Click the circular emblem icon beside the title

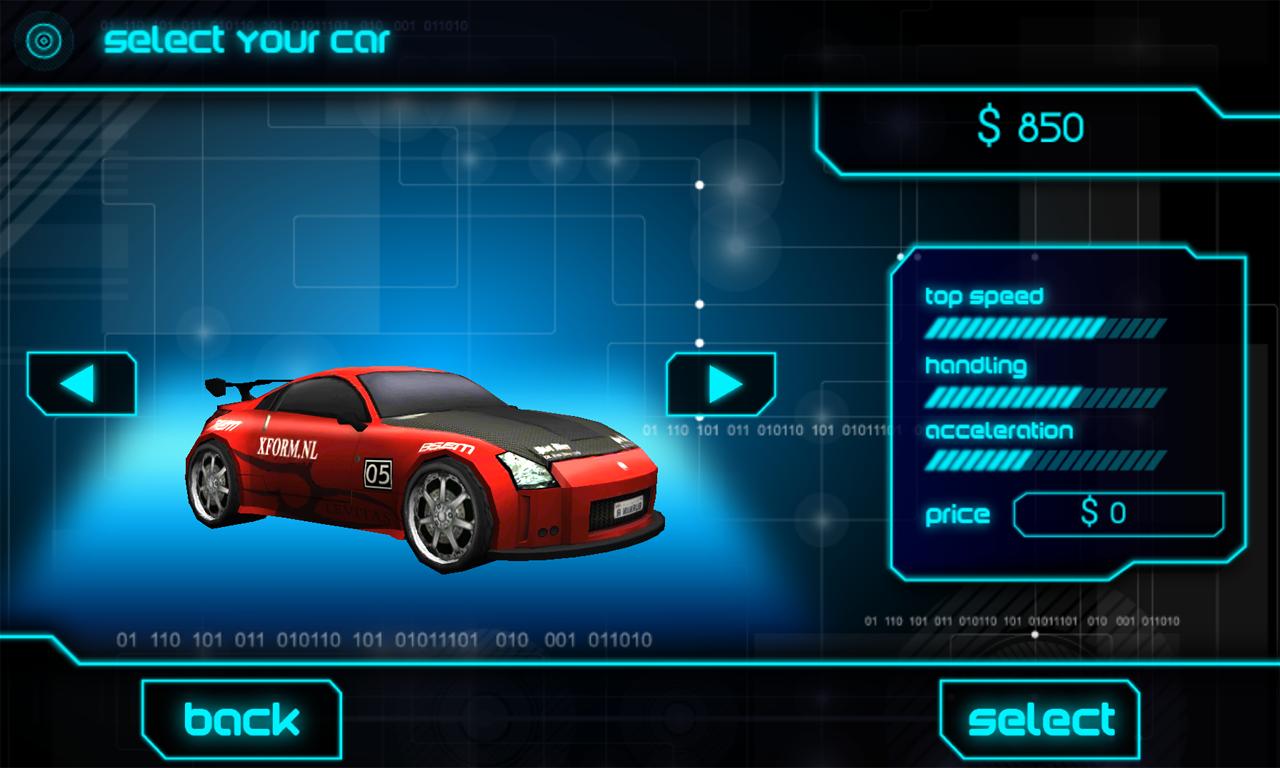tap(44, 41)
